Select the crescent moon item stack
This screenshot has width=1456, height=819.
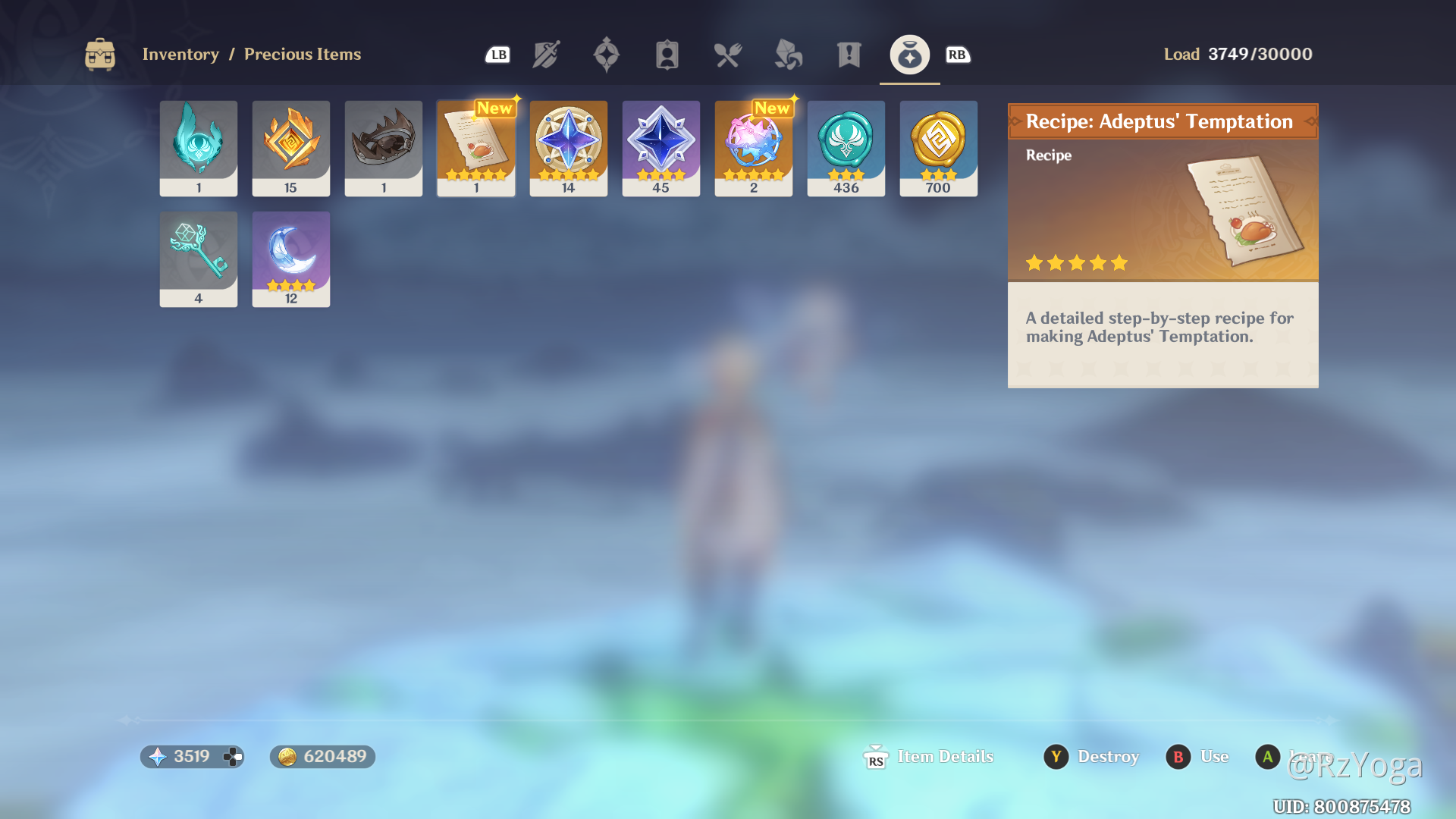pyautogui.click(x=290, y=259)
